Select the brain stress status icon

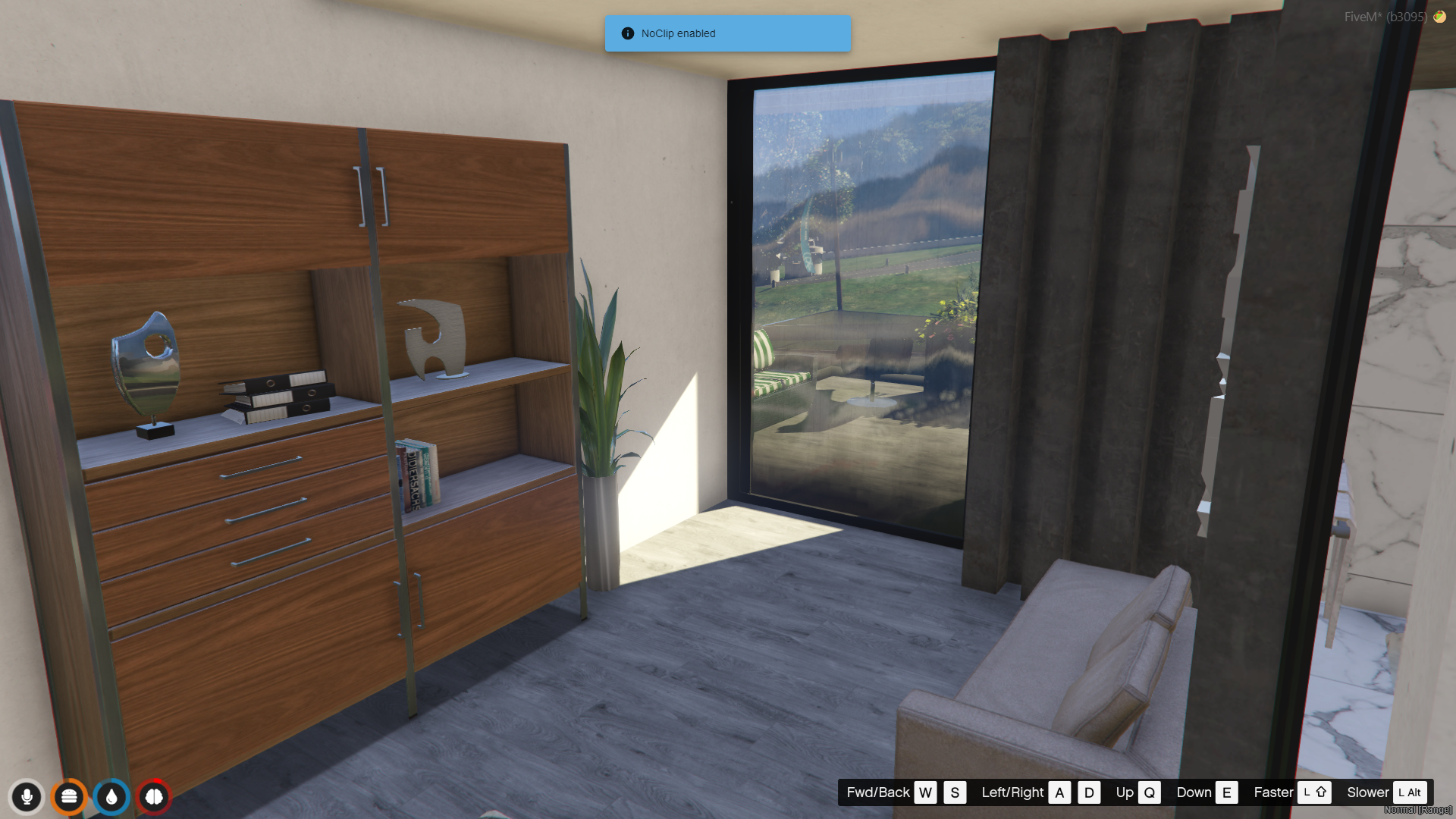[154, 797]
